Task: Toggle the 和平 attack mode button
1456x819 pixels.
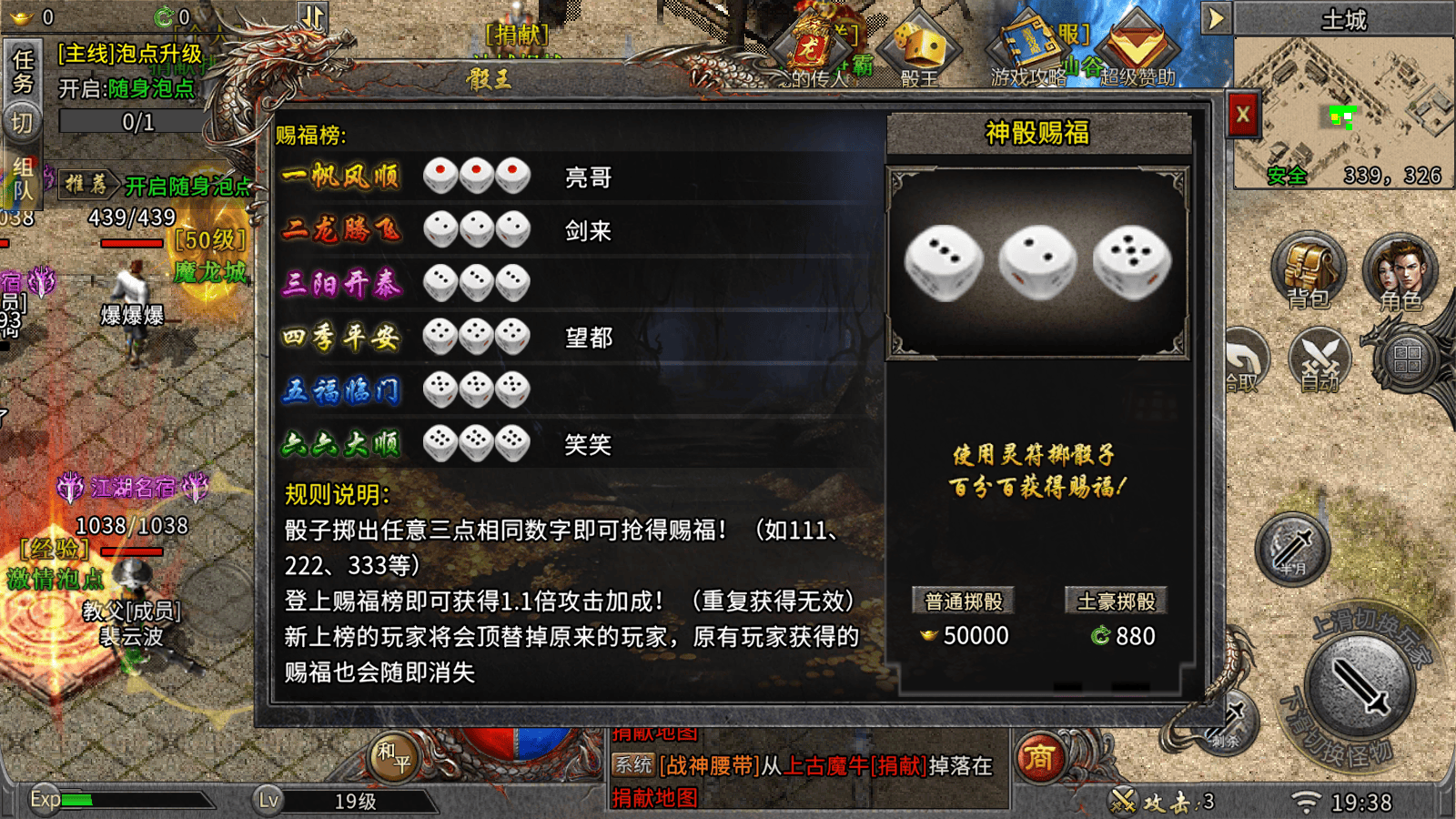Action: pos(394,756)
